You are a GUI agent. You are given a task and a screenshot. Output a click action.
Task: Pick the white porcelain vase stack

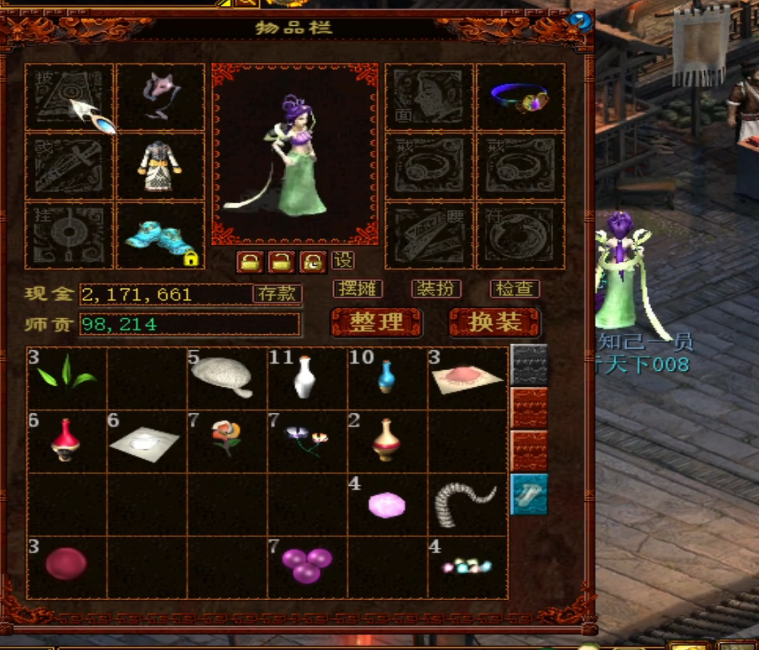[x=306, y=378]
